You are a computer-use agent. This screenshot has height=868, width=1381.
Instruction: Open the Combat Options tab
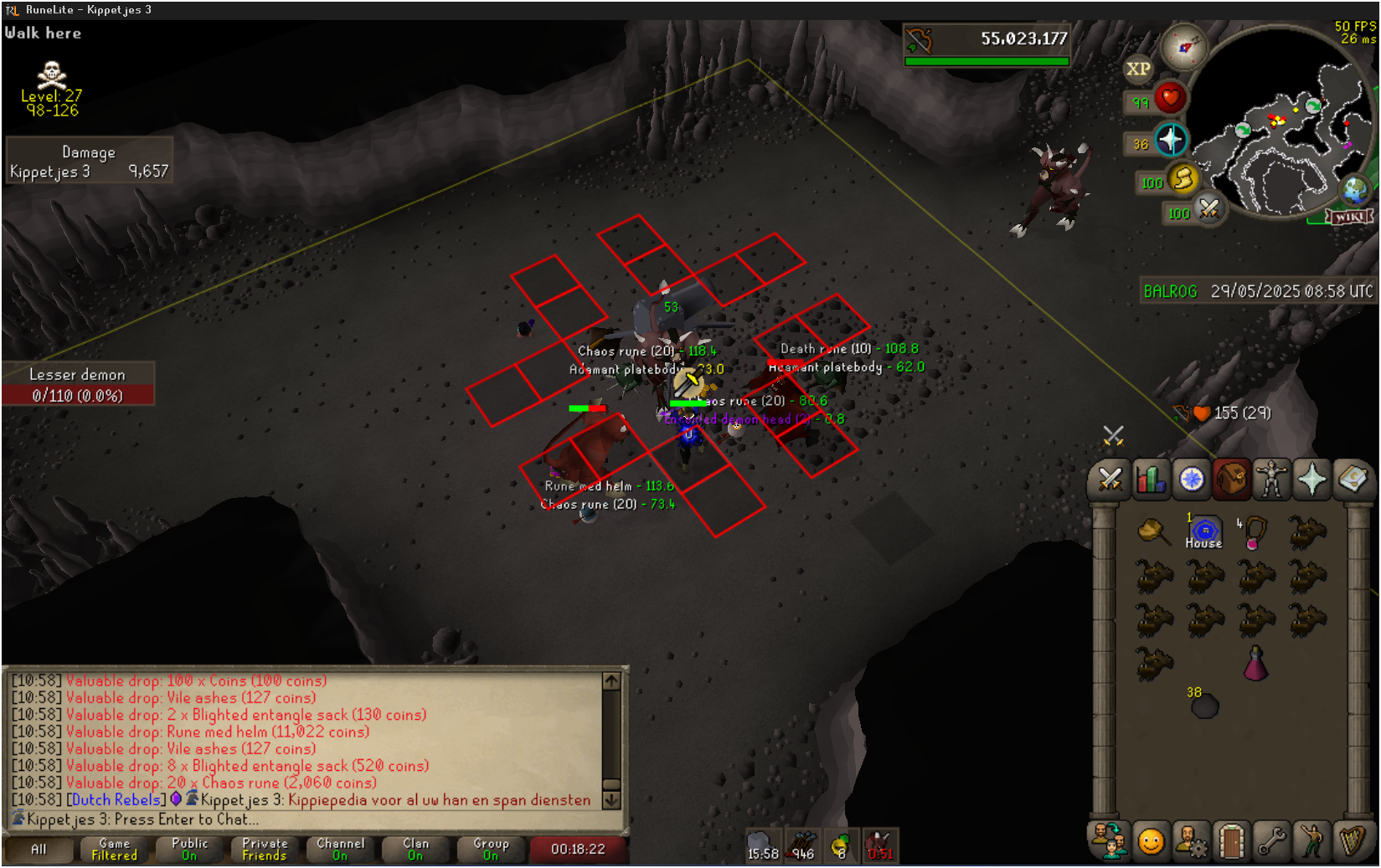click(1110, 480)
